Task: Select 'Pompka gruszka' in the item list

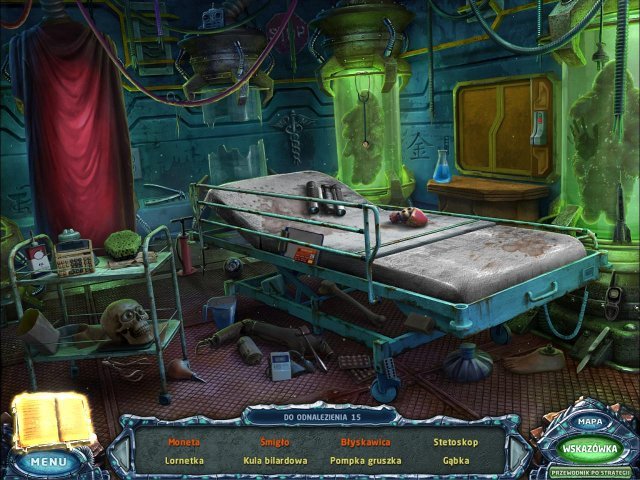Action: click(x=364, y=461)
